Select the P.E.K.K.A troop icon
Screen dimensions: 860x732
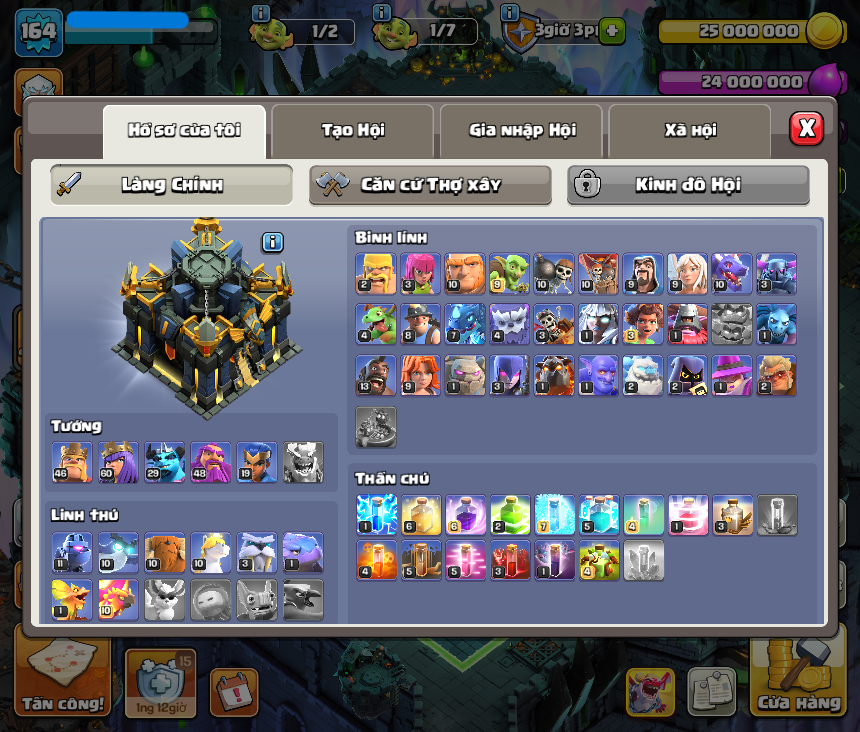776,273
